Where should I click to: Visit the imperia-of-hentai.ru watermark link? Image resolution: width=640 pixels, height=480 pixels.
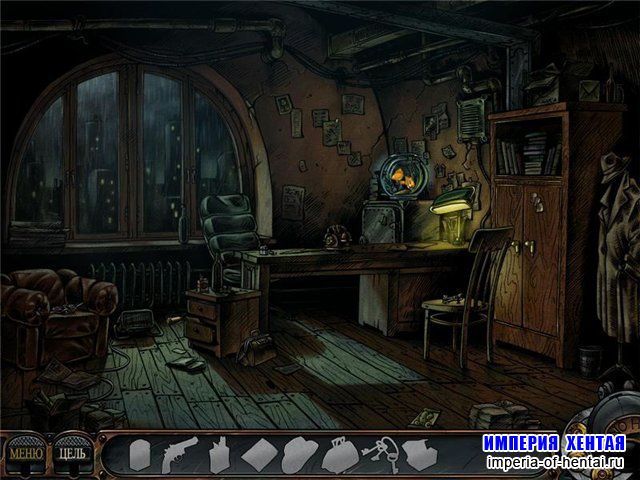[554, 462]
